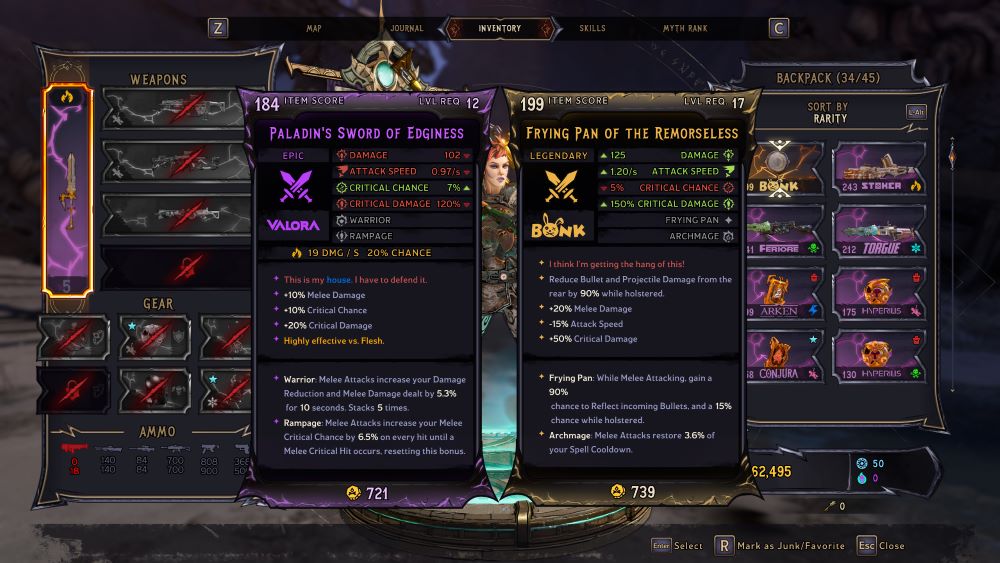
Task: Select the Stoker gun in backpack
Action: click(x=875, y=167)
